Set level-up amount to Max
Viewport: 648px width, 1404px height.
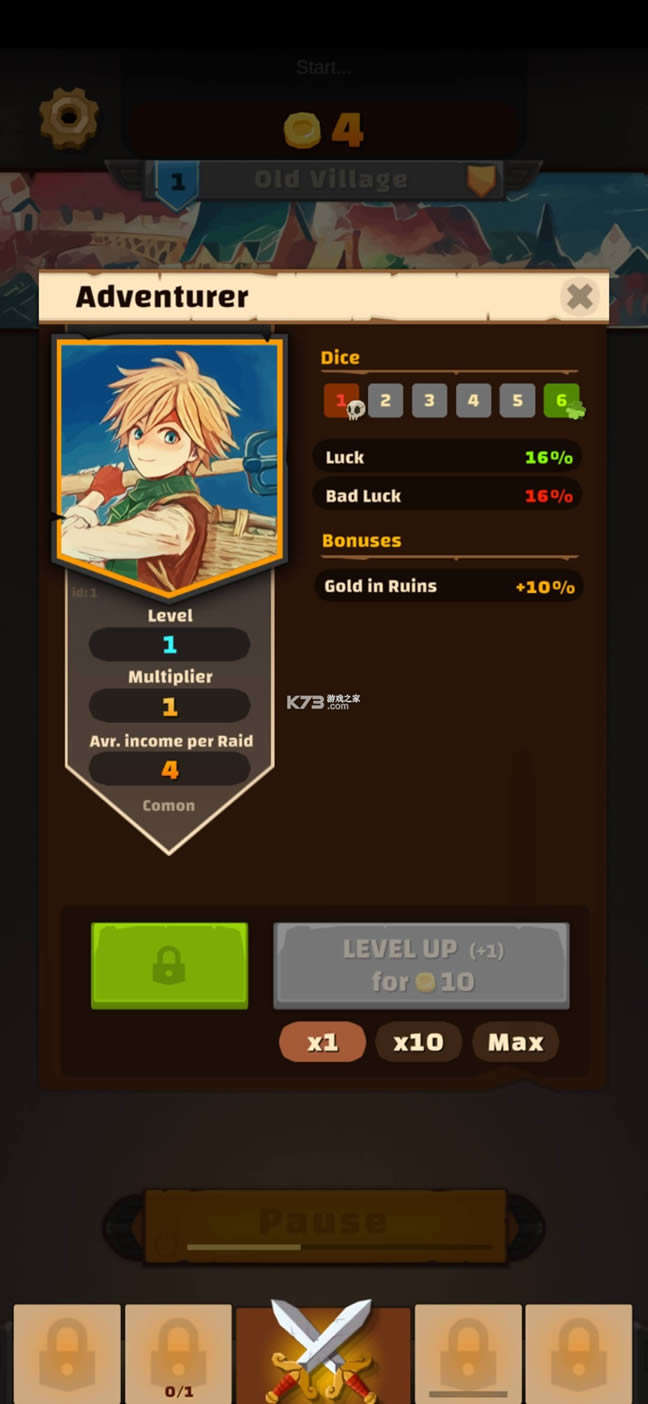[515, 1042]
